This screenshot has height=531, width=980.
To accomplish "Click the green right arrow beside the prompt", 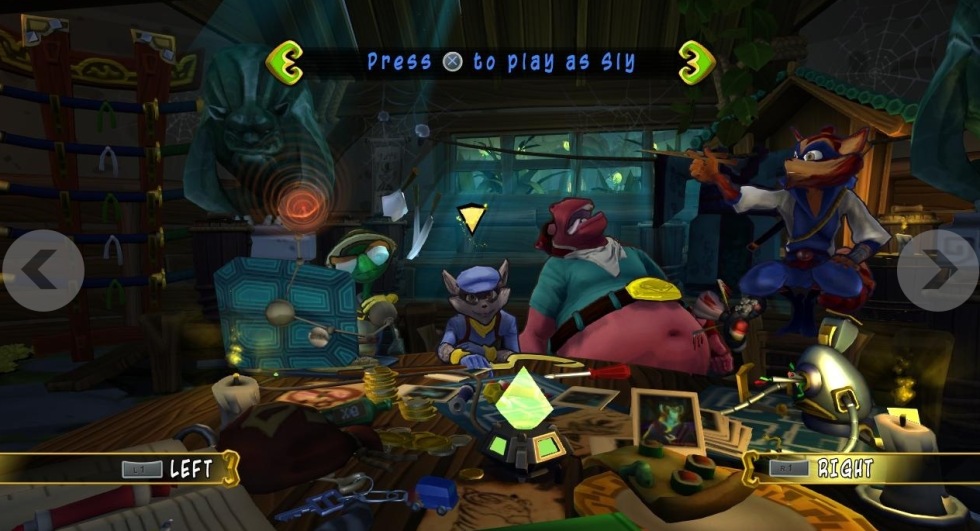I will [x=697, y=61].
